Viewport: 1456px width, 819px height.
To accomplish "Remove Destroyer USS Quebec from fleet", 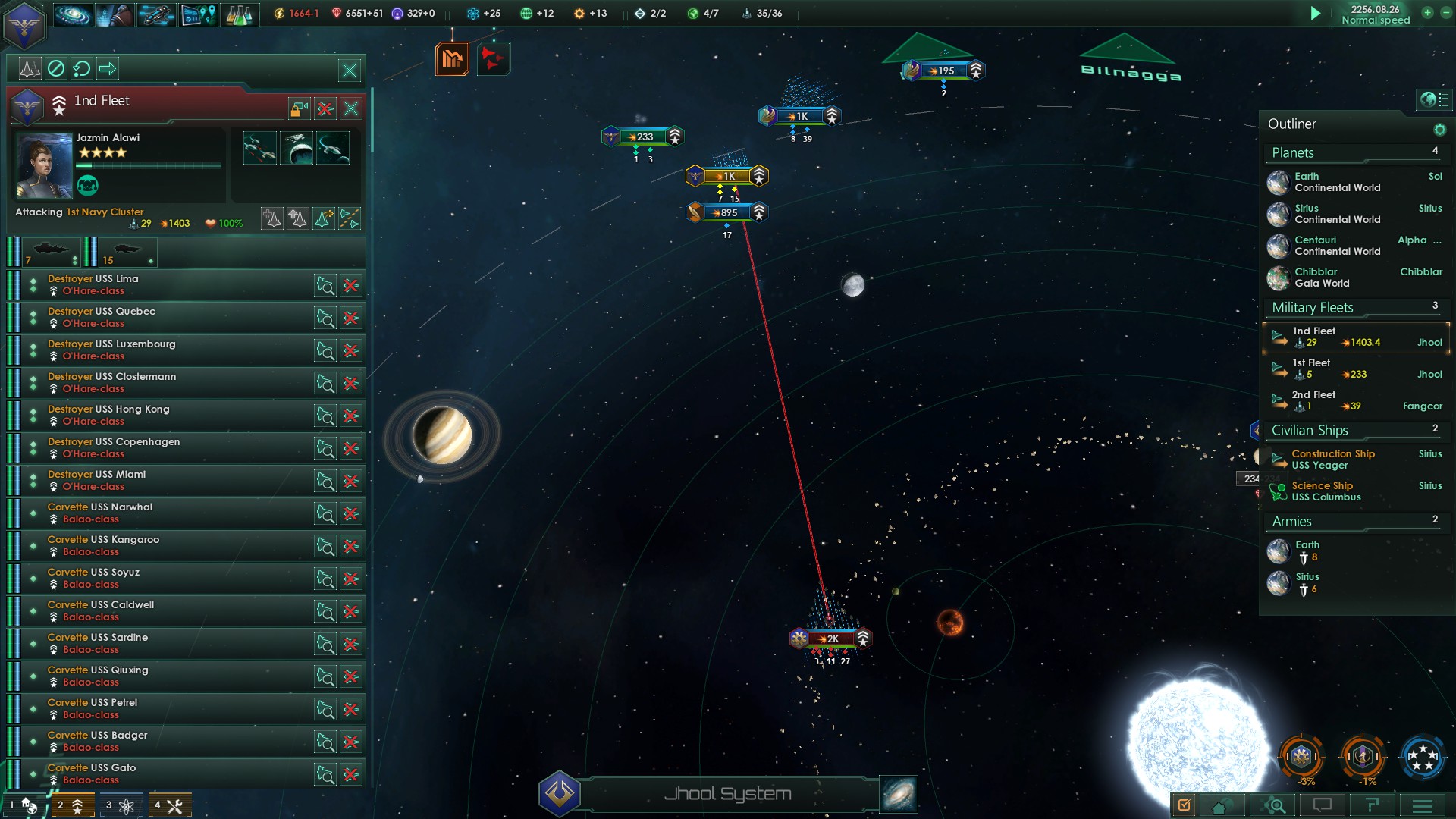I will [351, 318].
